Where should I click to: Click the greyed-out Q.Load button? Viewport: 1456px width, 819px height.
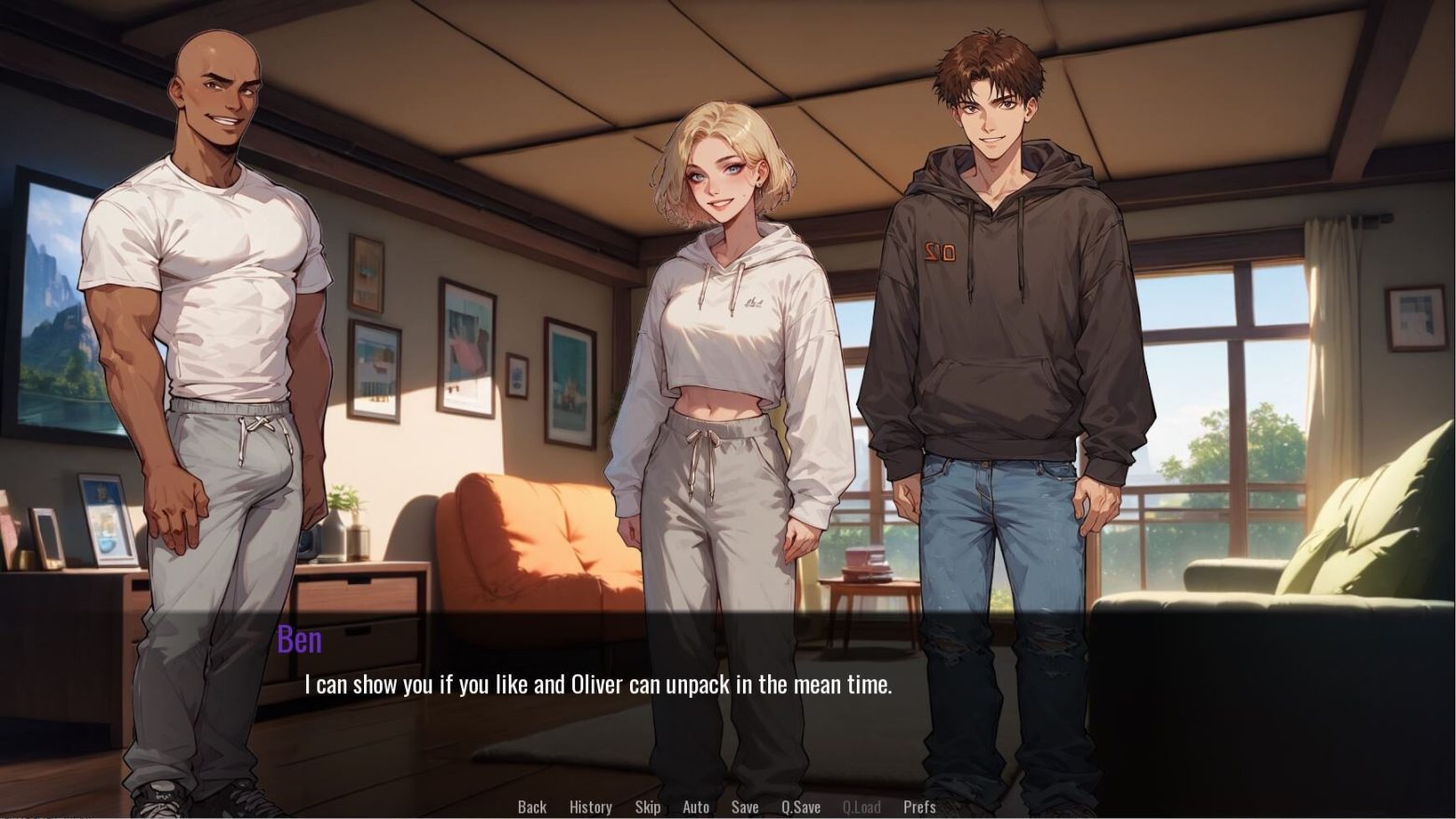pos(861,807)
